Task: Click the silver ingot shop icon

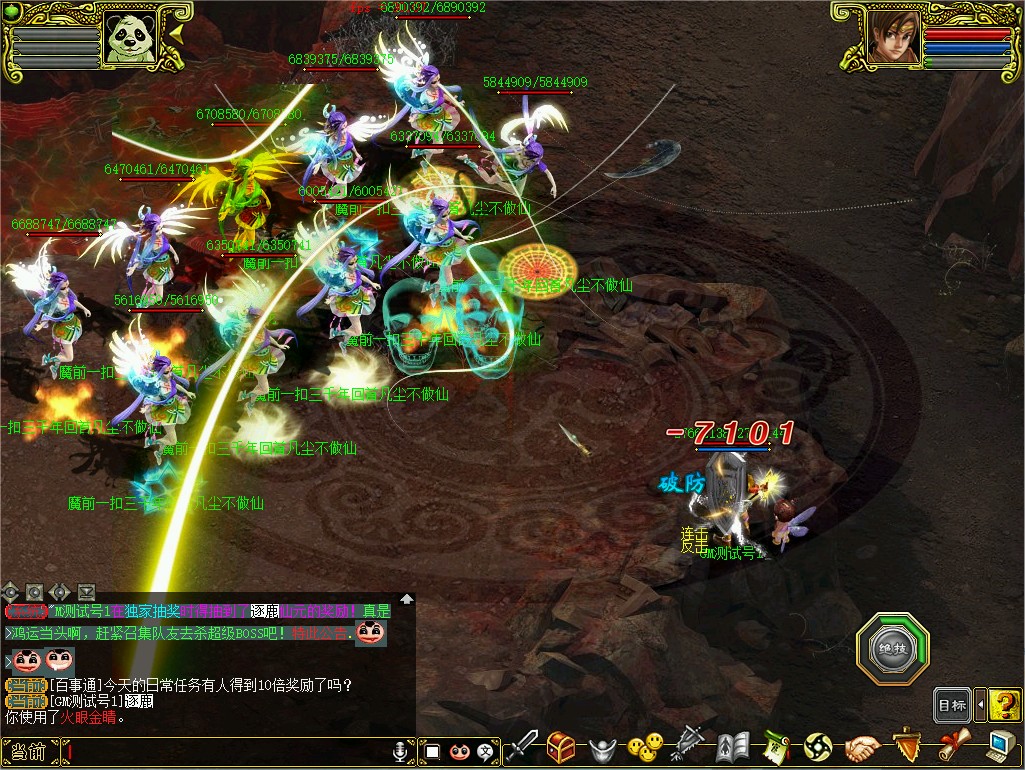Action: coord(600,747)
